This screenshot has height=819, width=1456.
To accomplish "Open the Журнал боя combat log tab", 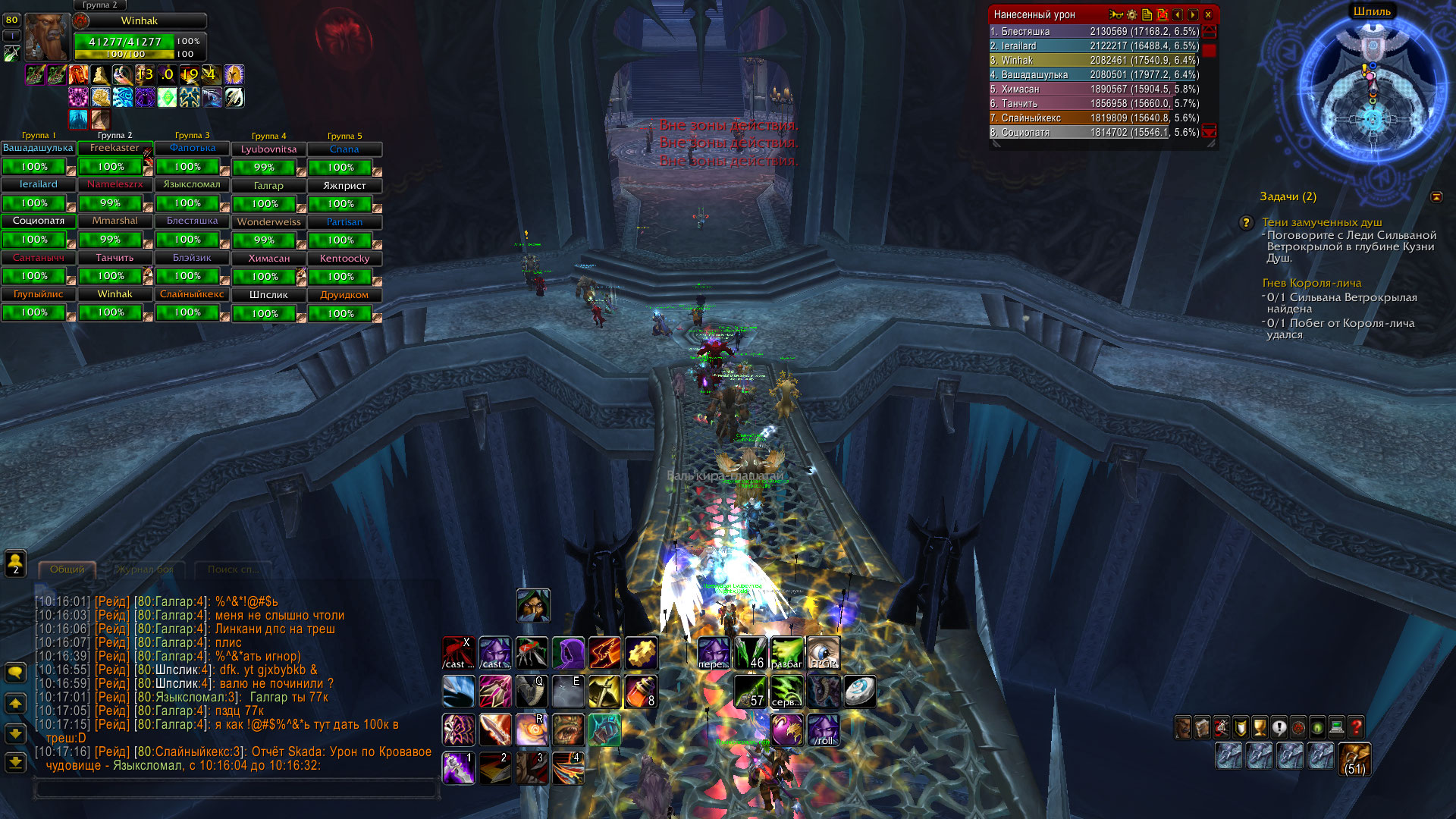I will click(x=145, y=570).
